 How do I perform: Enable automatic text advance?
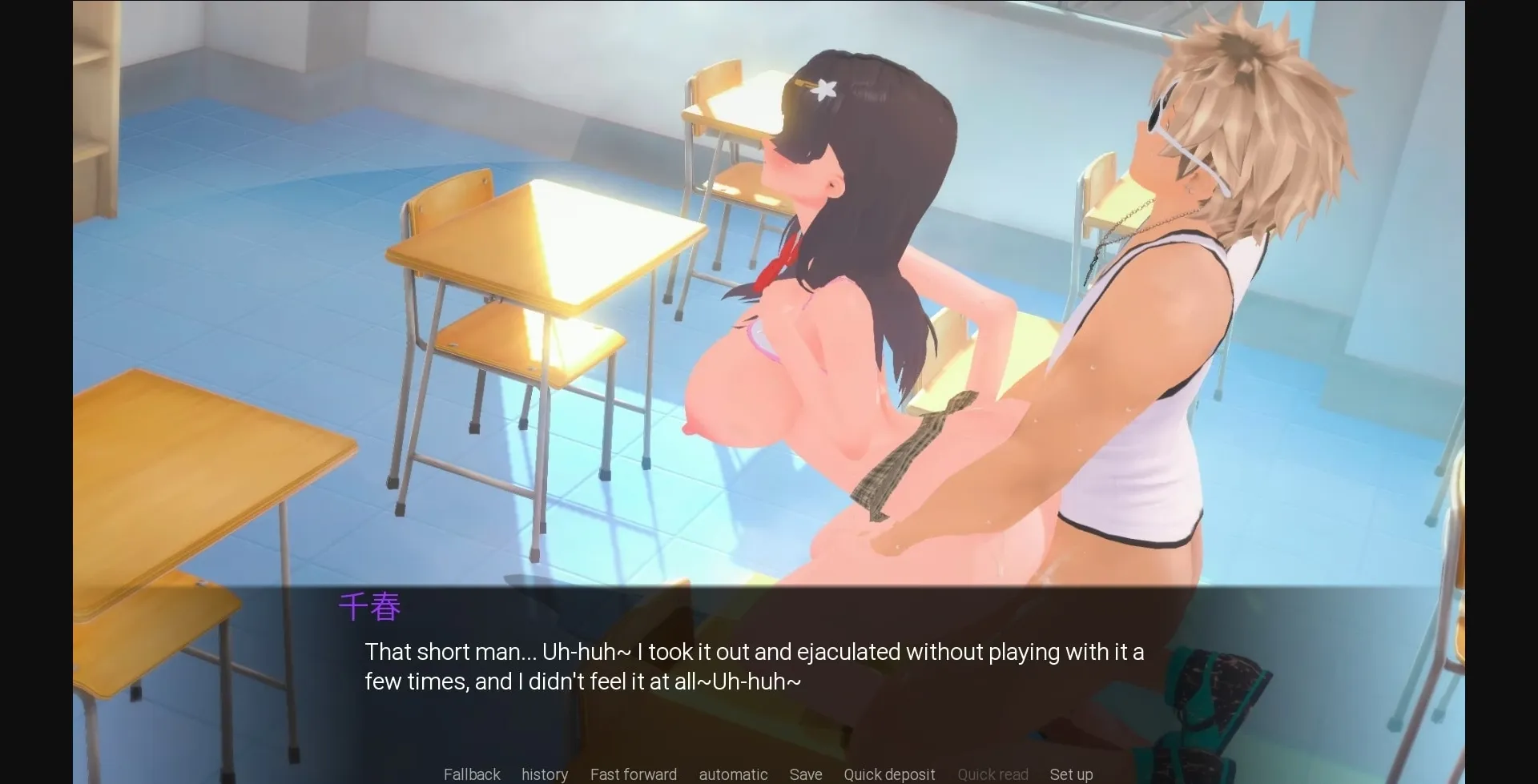coord(732,774)
